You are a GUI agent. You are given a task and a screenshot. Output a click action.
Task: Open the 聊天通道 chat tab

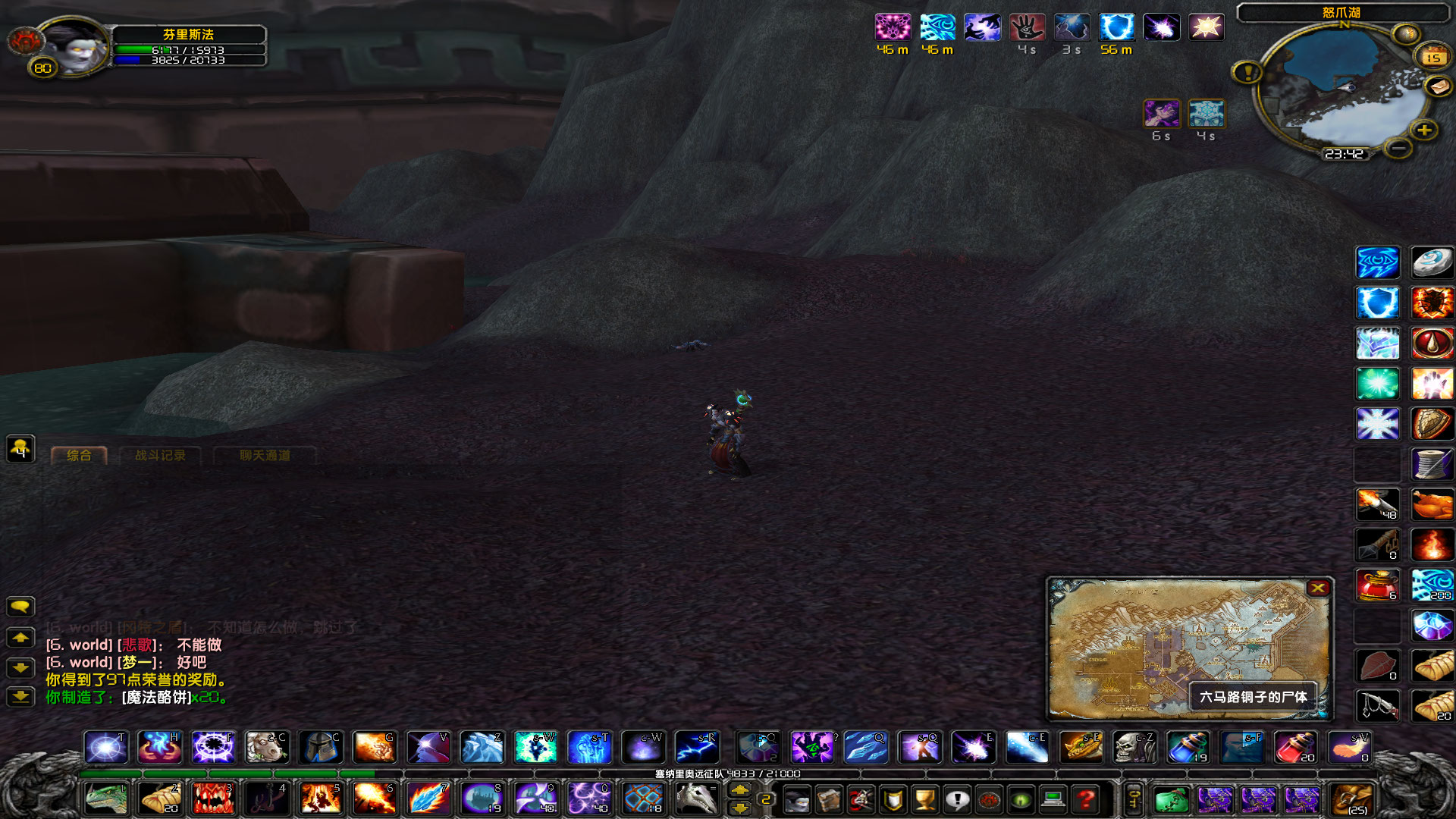click(264, 456)
